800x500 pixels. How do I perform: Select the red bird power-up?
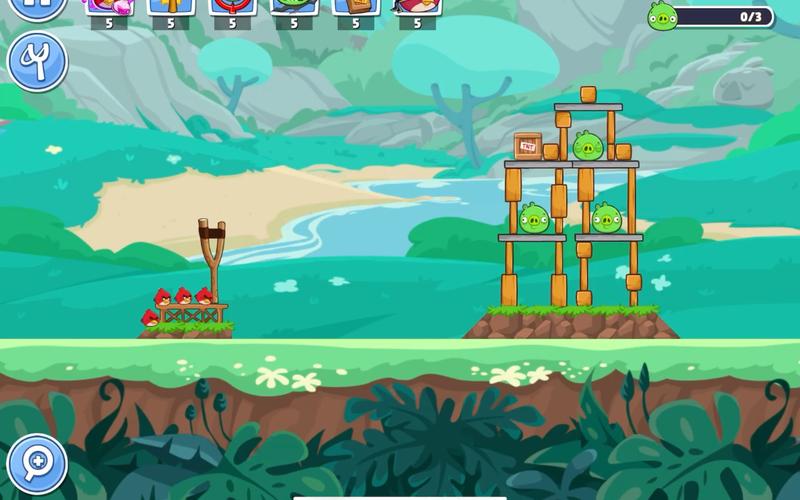(x=418, y=6)
